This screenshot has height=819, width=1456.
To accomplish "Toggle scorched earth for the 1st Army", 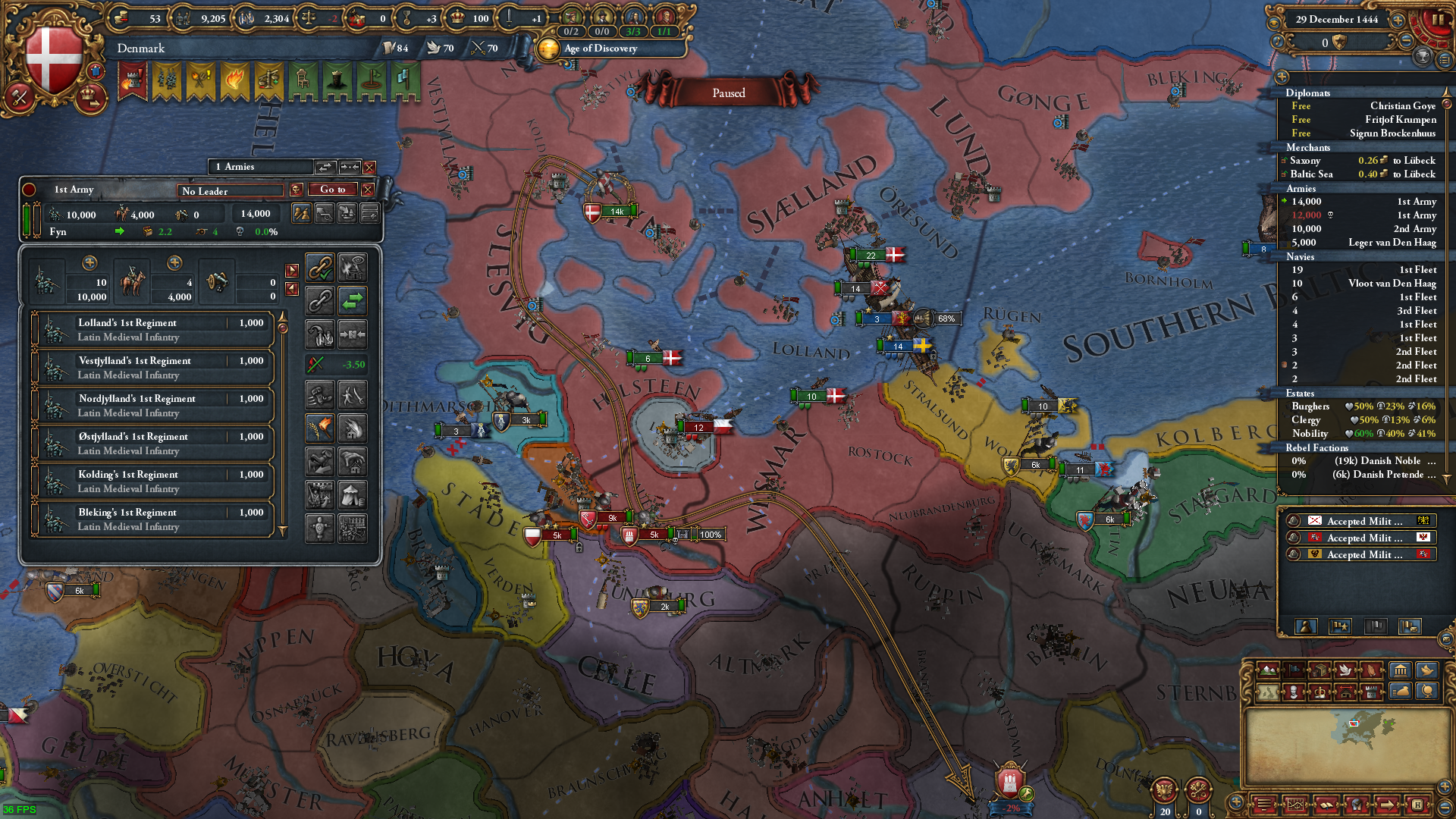I will [x=319, y=427].
